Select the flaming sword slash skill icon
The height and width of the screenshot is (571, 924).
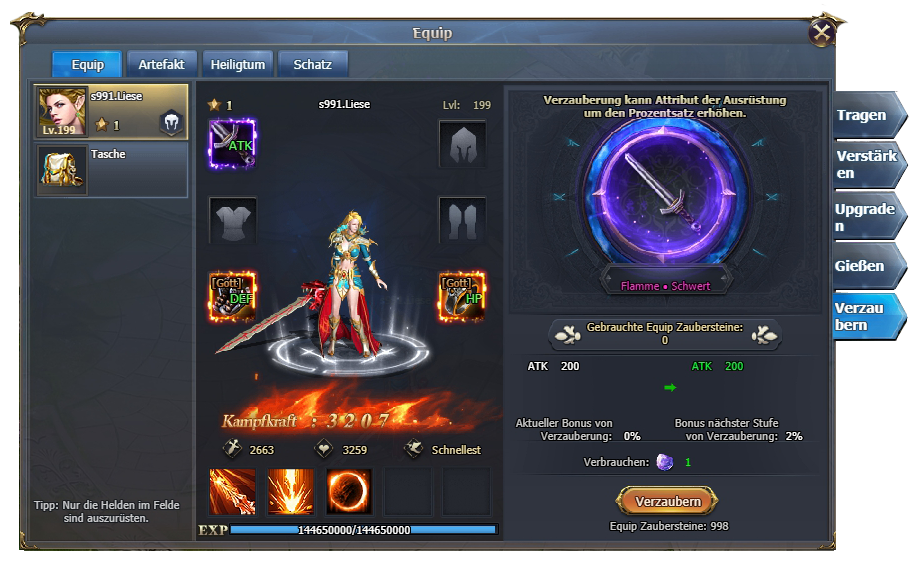pyautogui.click(x=232, y=491)
